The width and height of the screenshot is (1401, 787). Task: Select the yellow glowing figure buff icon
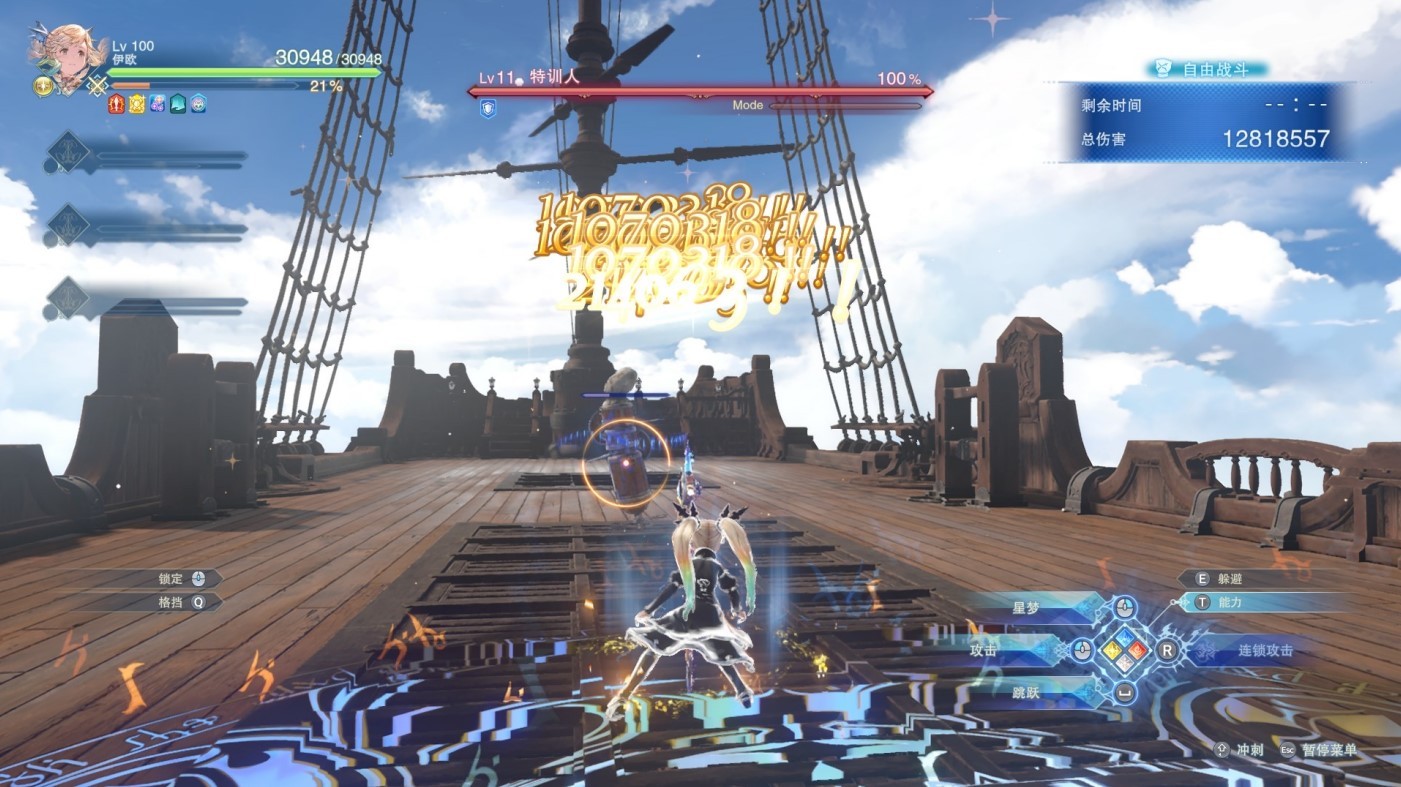click(x=137, y=104)
